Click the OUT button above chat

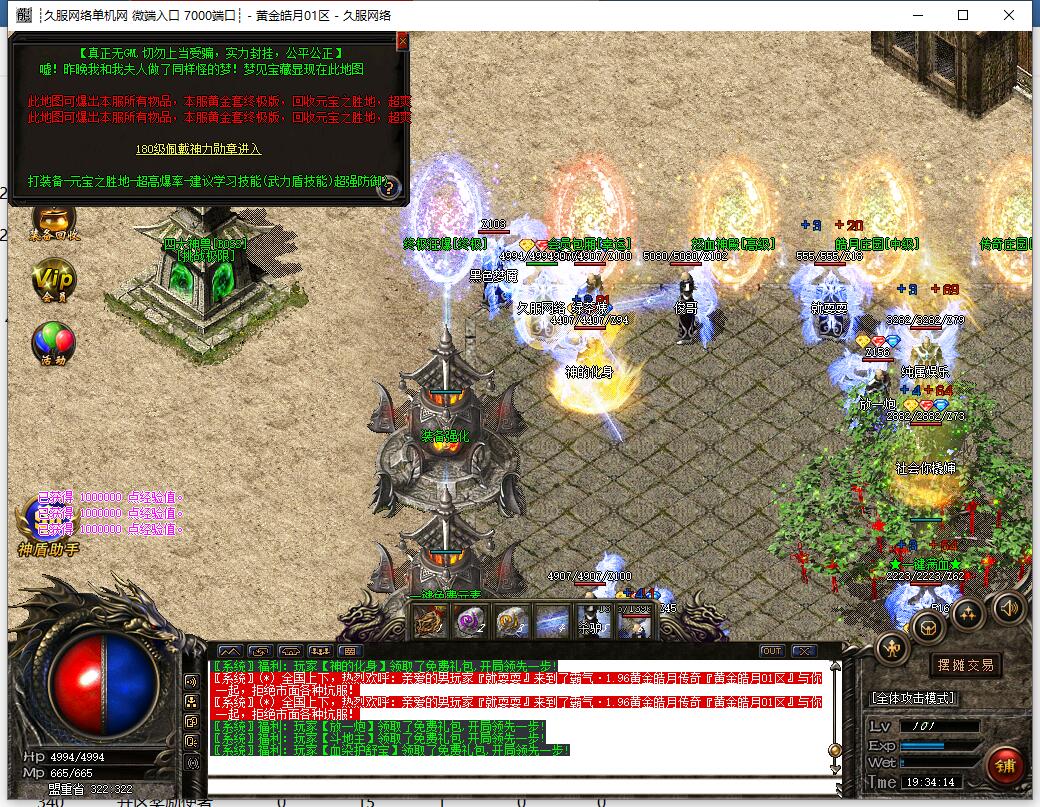(x=771, y=651)
